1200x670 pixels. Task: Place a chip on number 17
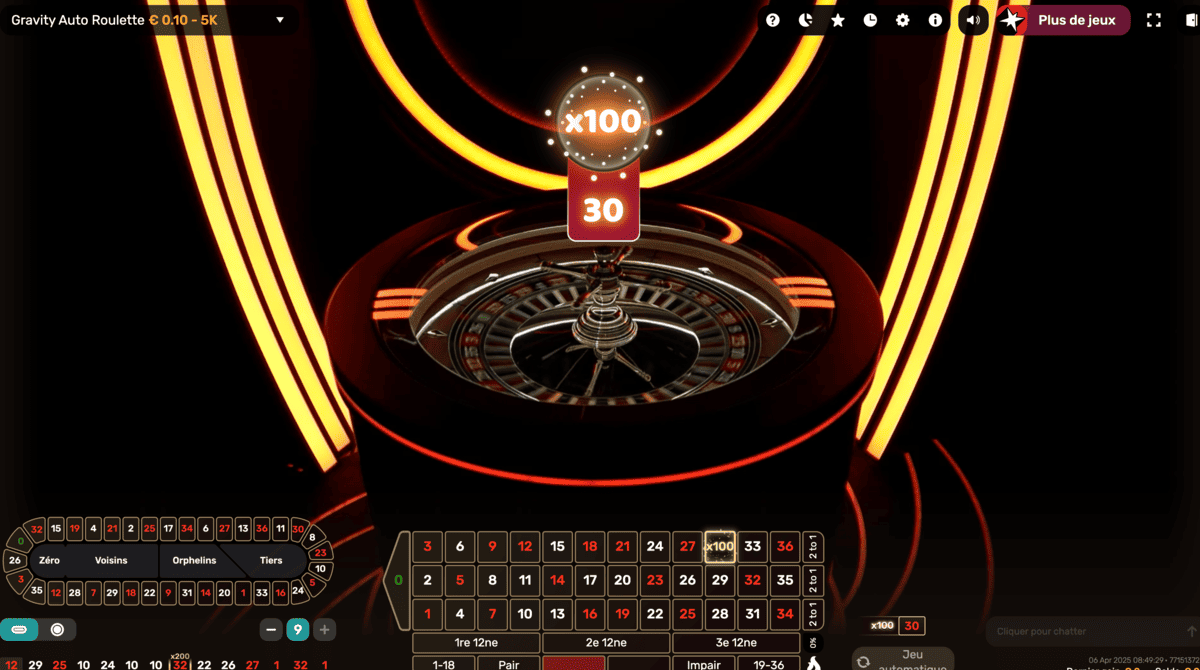590,579
